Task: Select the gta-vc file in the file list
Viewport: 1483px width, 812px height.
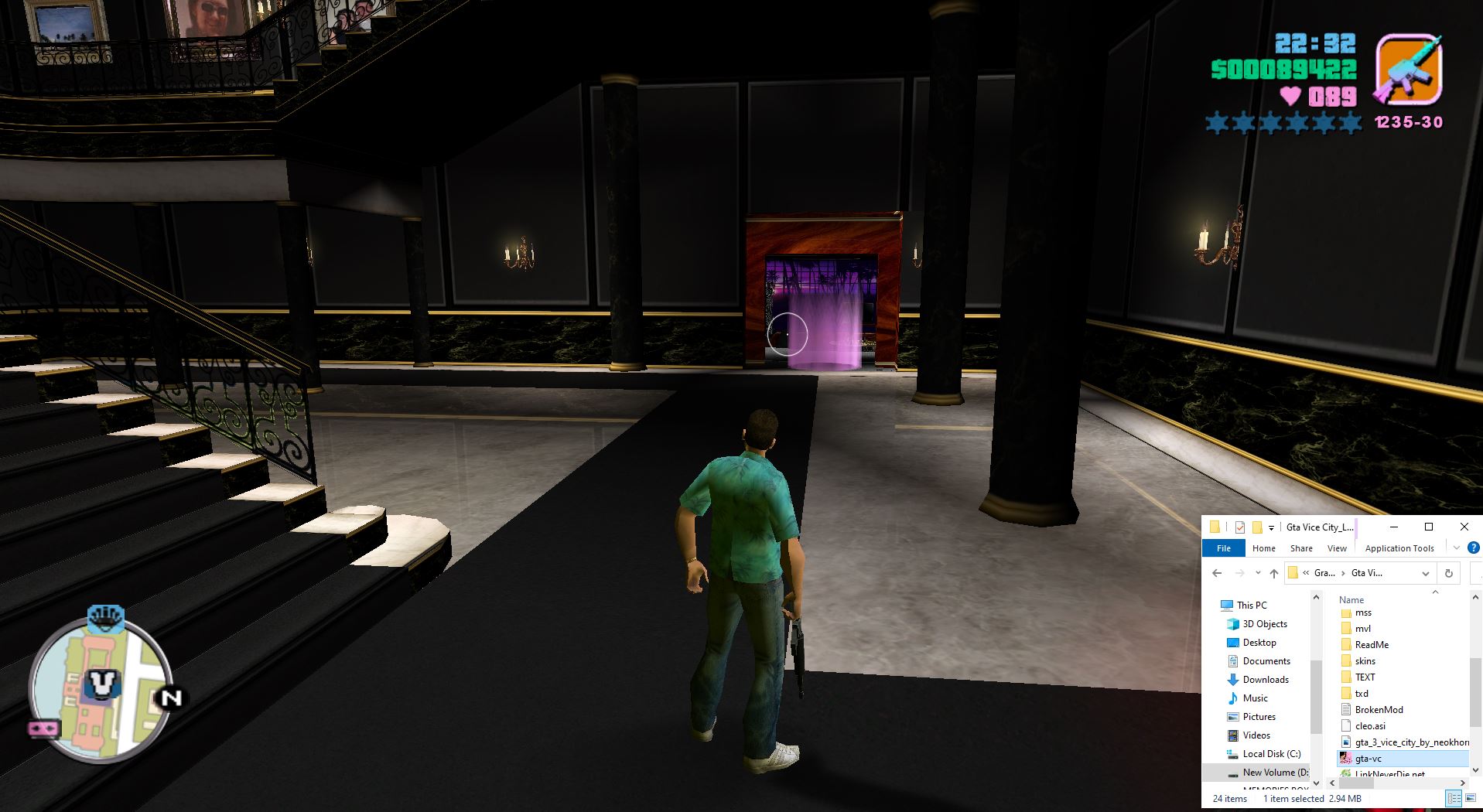Action: tap(1369, 759)
